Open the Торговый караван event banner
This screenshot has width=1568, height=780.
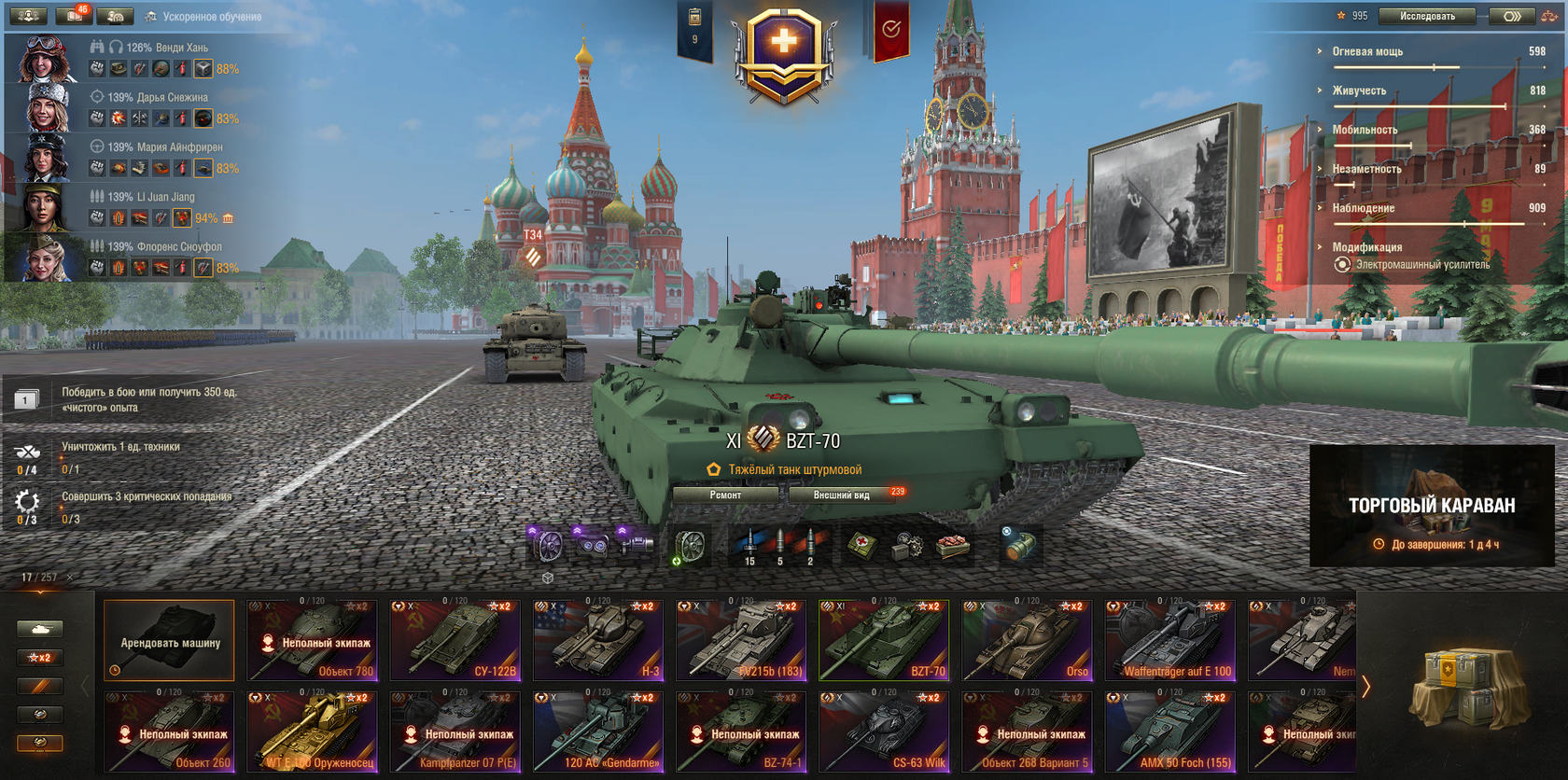1432,507
